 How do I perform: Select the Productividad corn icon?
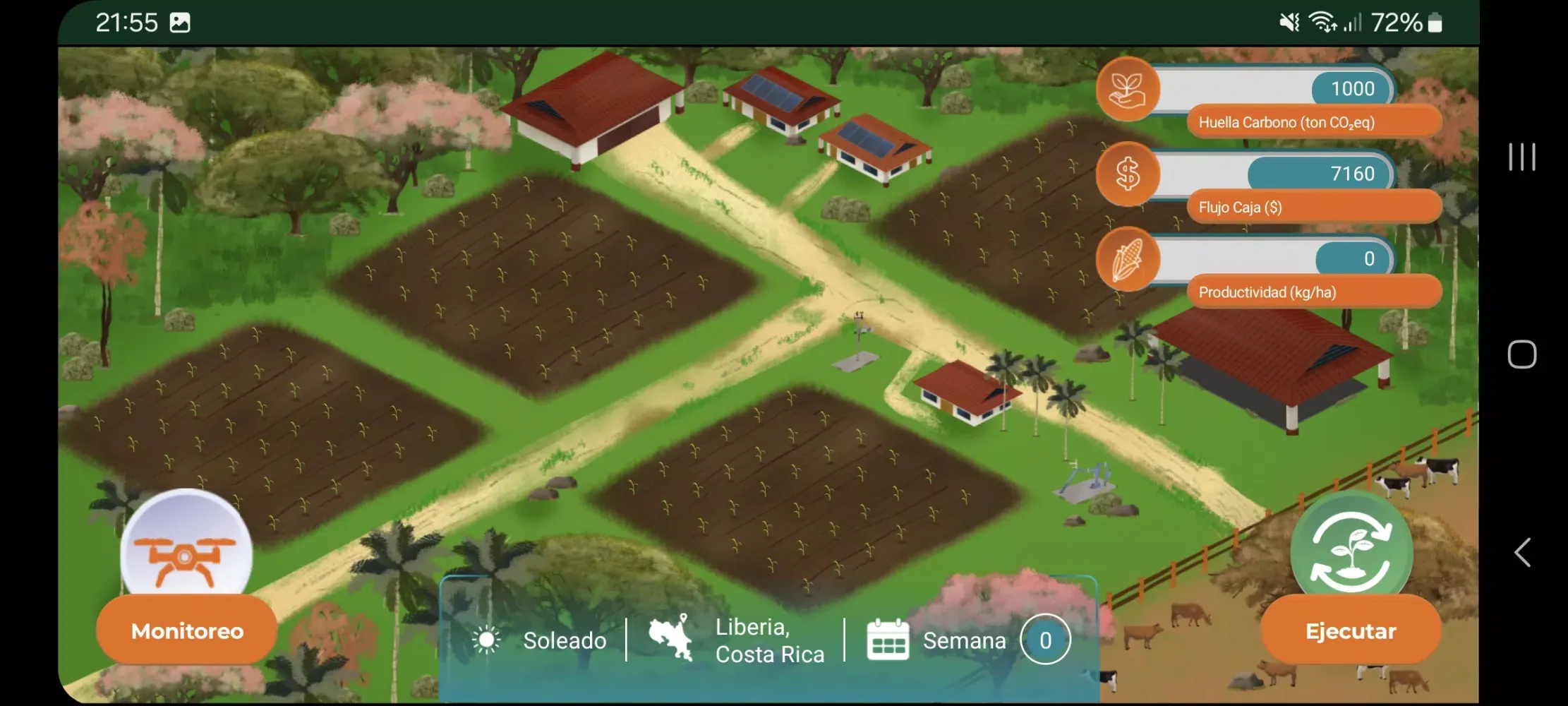coord(1128,259)
